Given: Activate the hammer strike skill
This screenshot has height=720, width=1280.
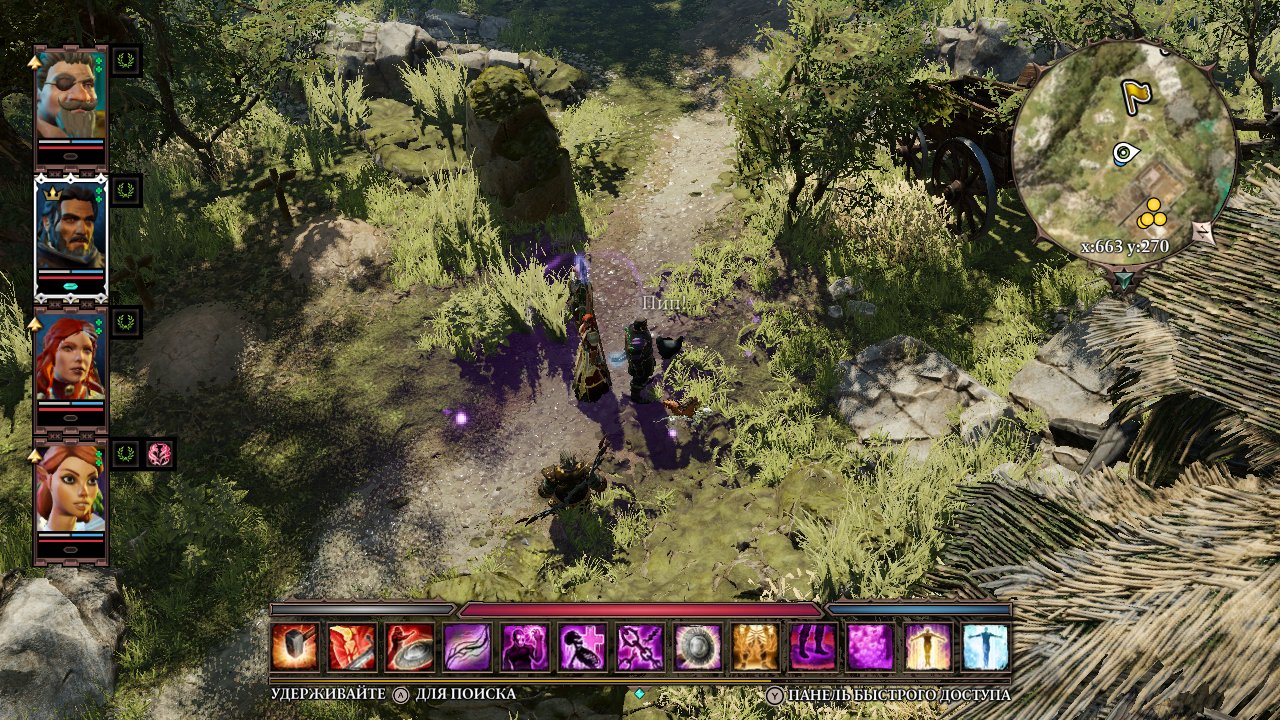Looking at the screenshot, I should click(x=295, y=647).
